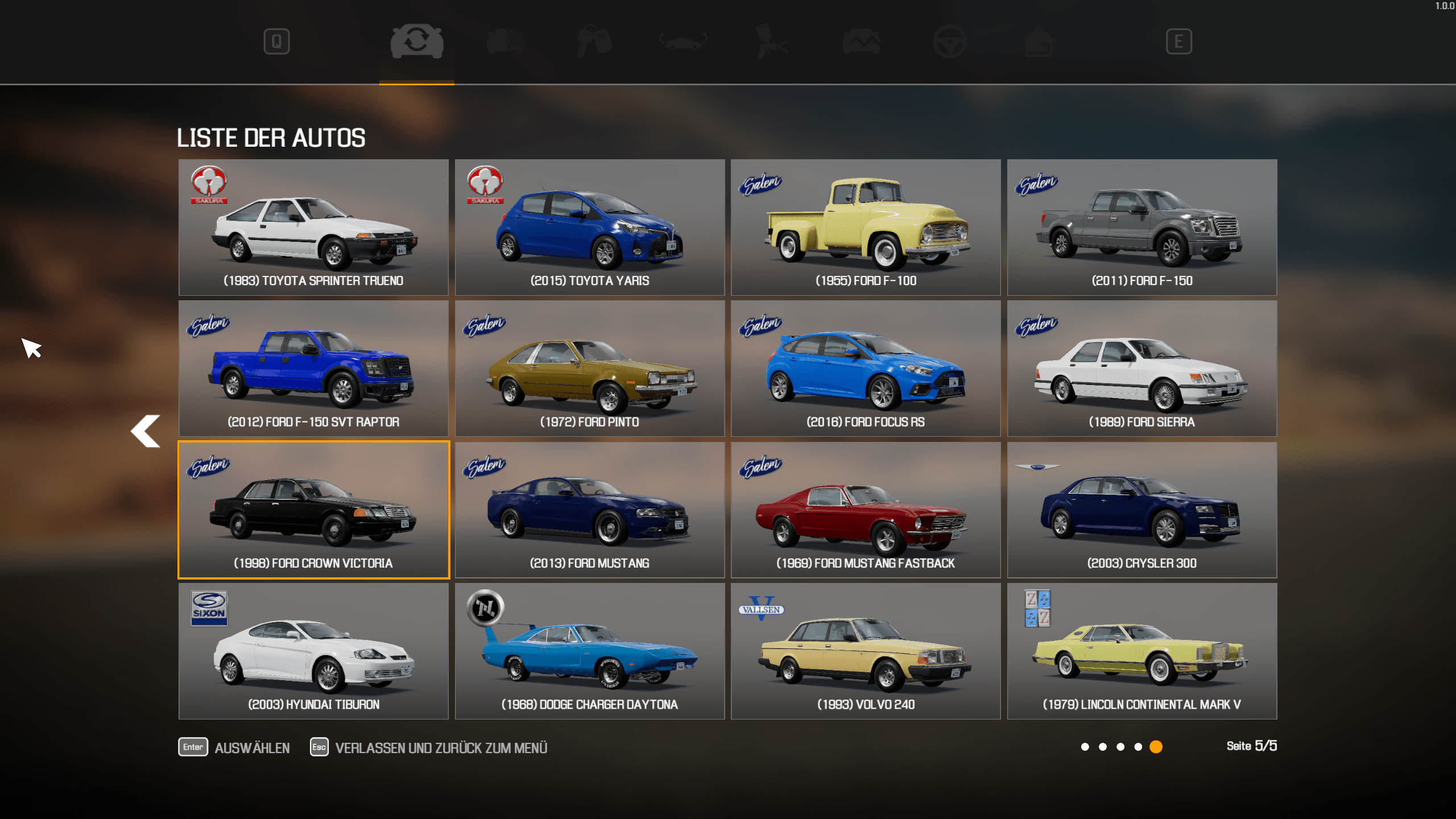Open the spray paint gun tool
Image resolution: width=1456 pixels, height=819 pixels.
click(x=769, y=41)
